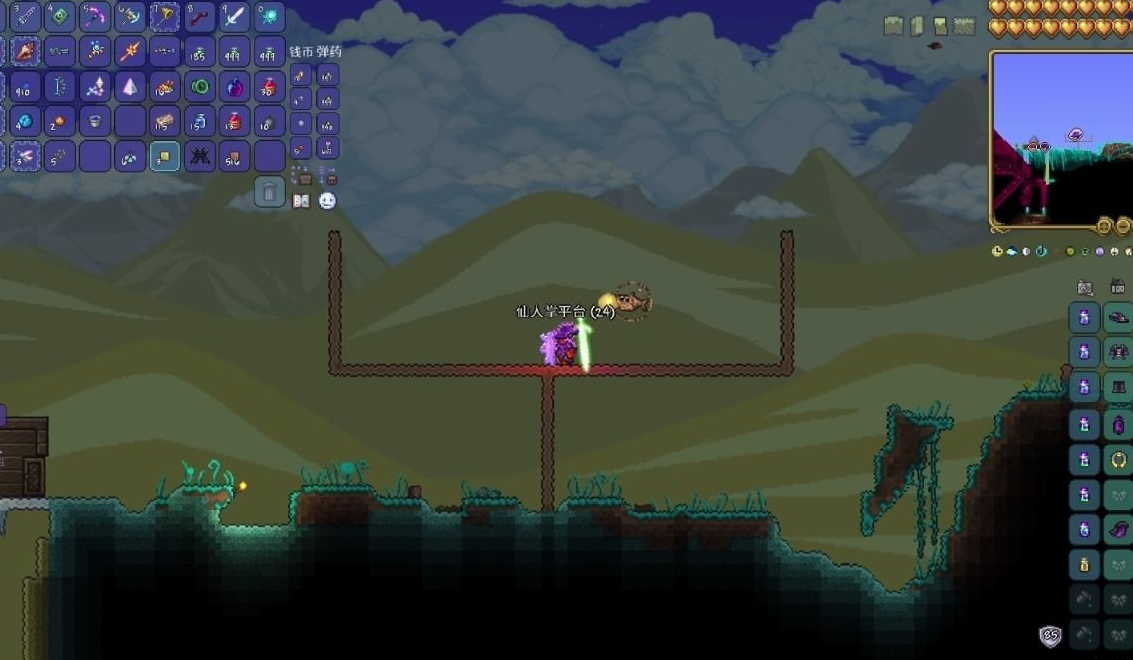Toggle the camera mode icon above equipment
Viewport: 1133px width, 660px height.
click(1085, 288)
